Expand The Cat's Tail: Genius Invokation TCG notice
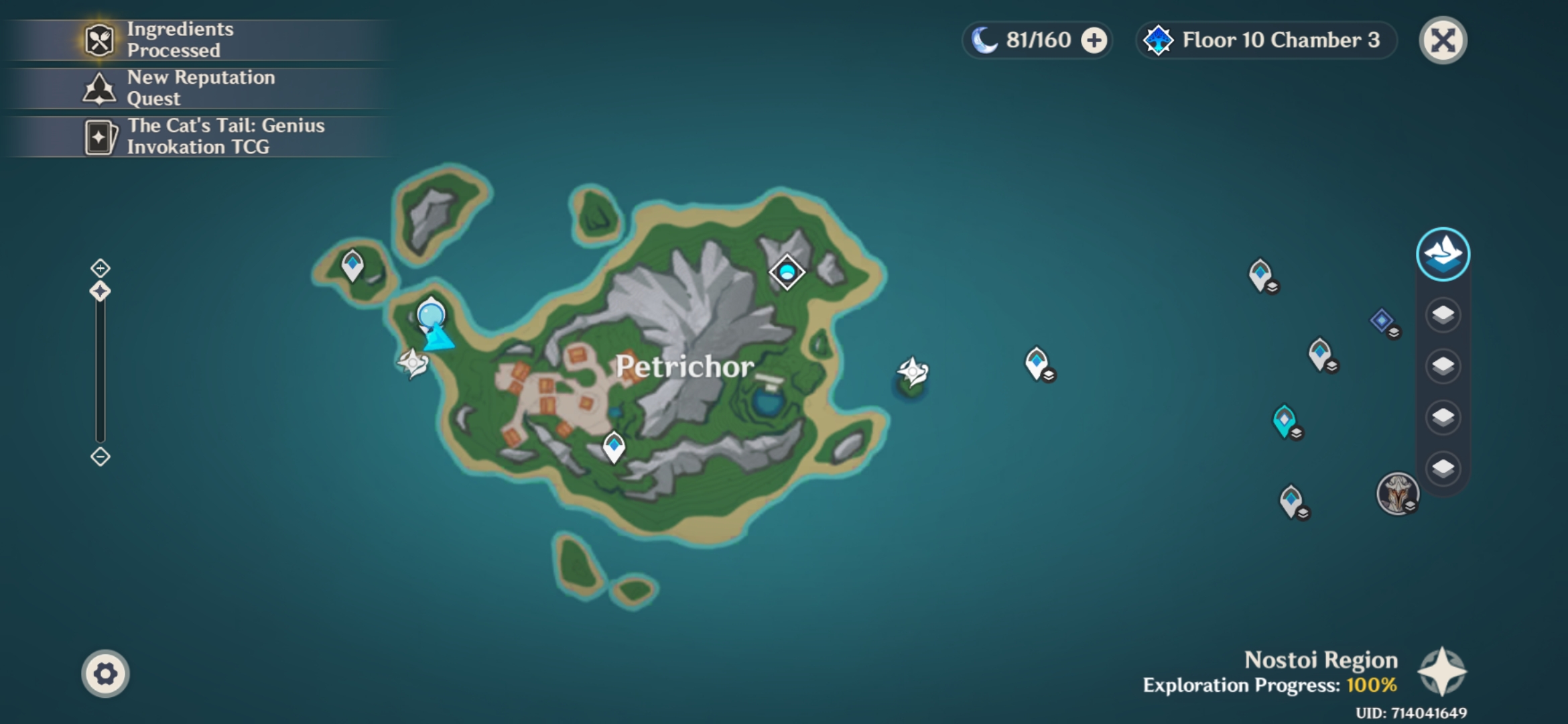1568x724 pixels. click(x=194, y=135)
